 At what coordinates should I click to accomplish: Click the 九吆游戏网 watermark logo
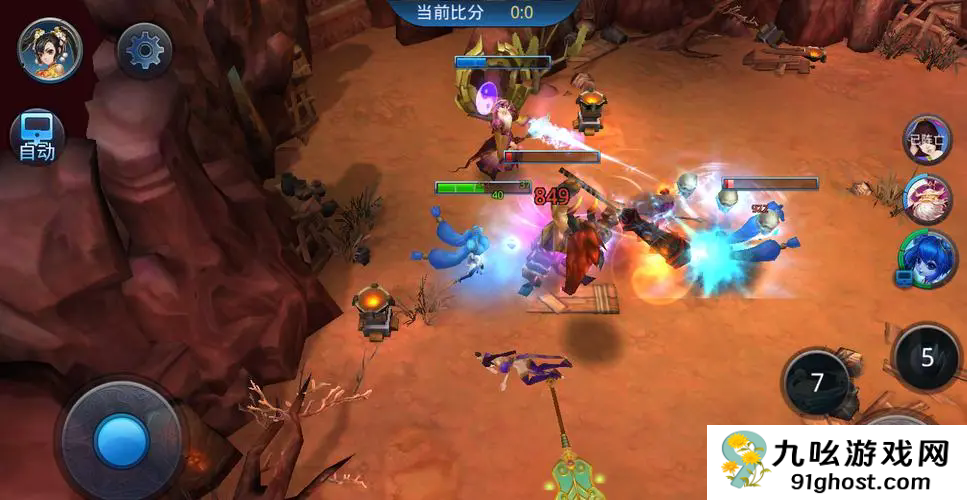pyautogui.click(x=836, y=462)
